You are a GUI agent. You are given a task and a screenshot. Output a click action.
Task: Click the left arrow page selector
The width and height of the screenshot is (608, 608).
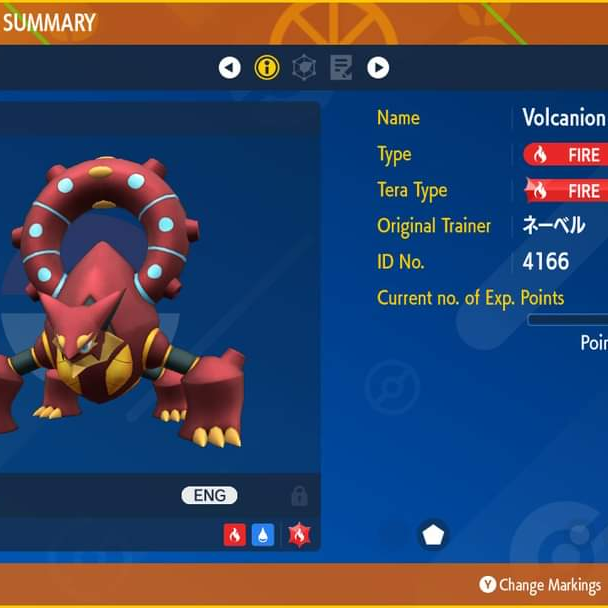(x=230, y=68)
